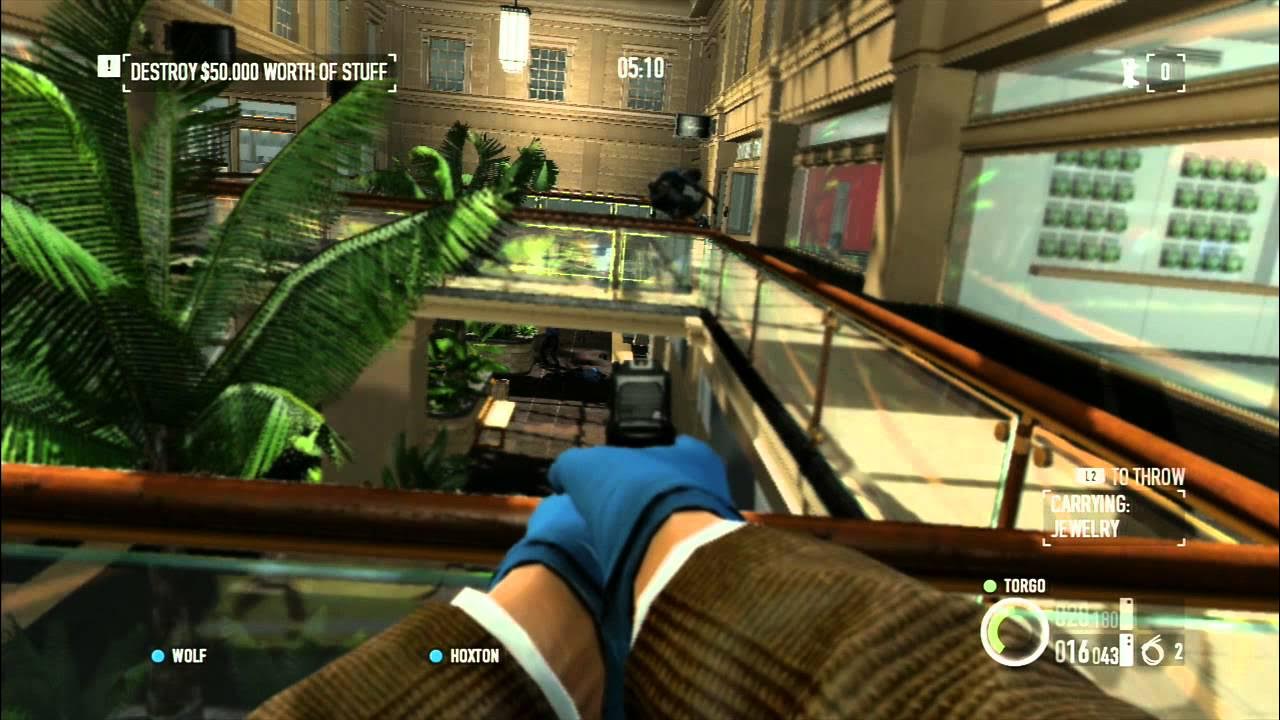Select the Destroy $50.000 objective tracker
Image resolution: width=1280 pixels, height=720 pixels.
click(260, 72)
